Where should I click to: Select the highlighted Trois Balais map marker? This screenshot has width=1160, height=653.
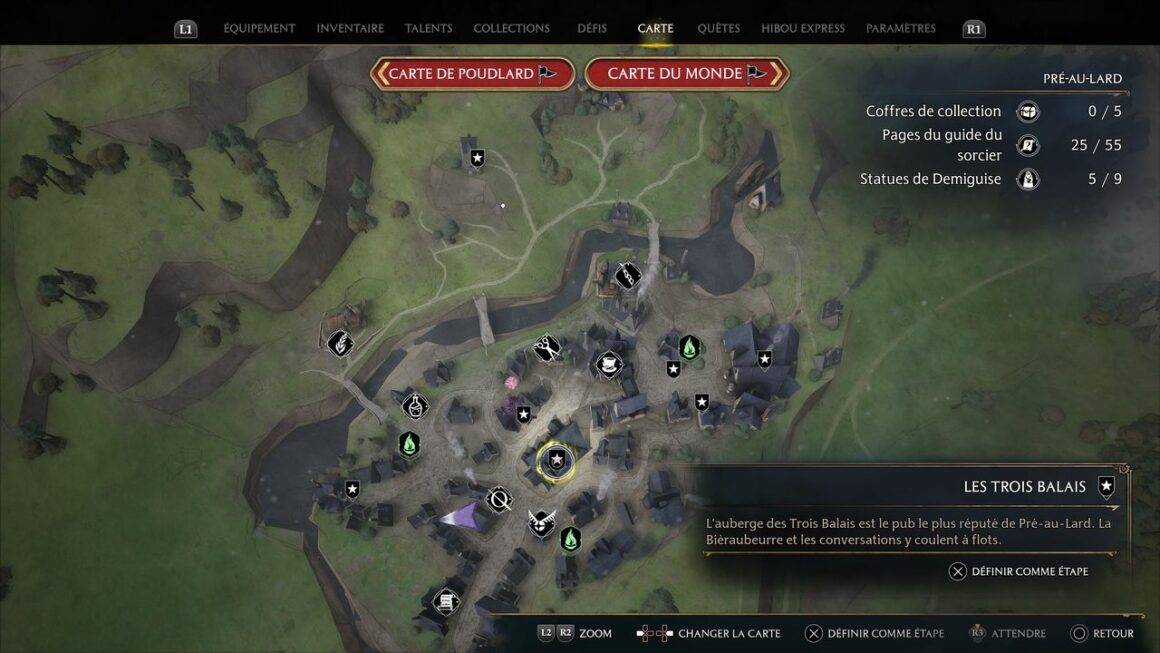pyautogui.click(x=557, y=459)
